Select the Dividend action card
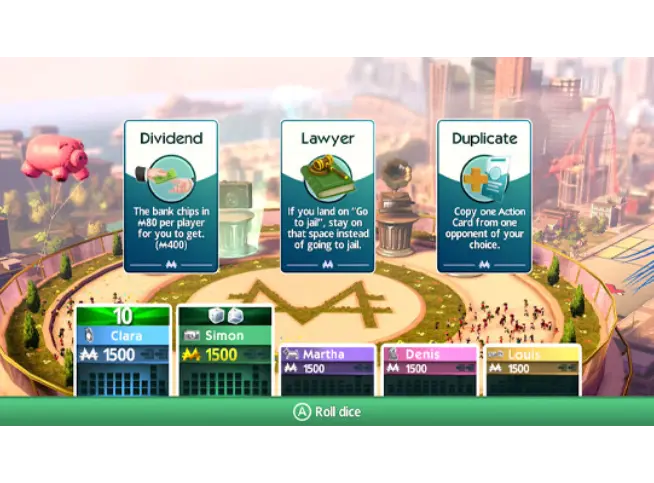The image size is (654, 483). coord(171,197)
